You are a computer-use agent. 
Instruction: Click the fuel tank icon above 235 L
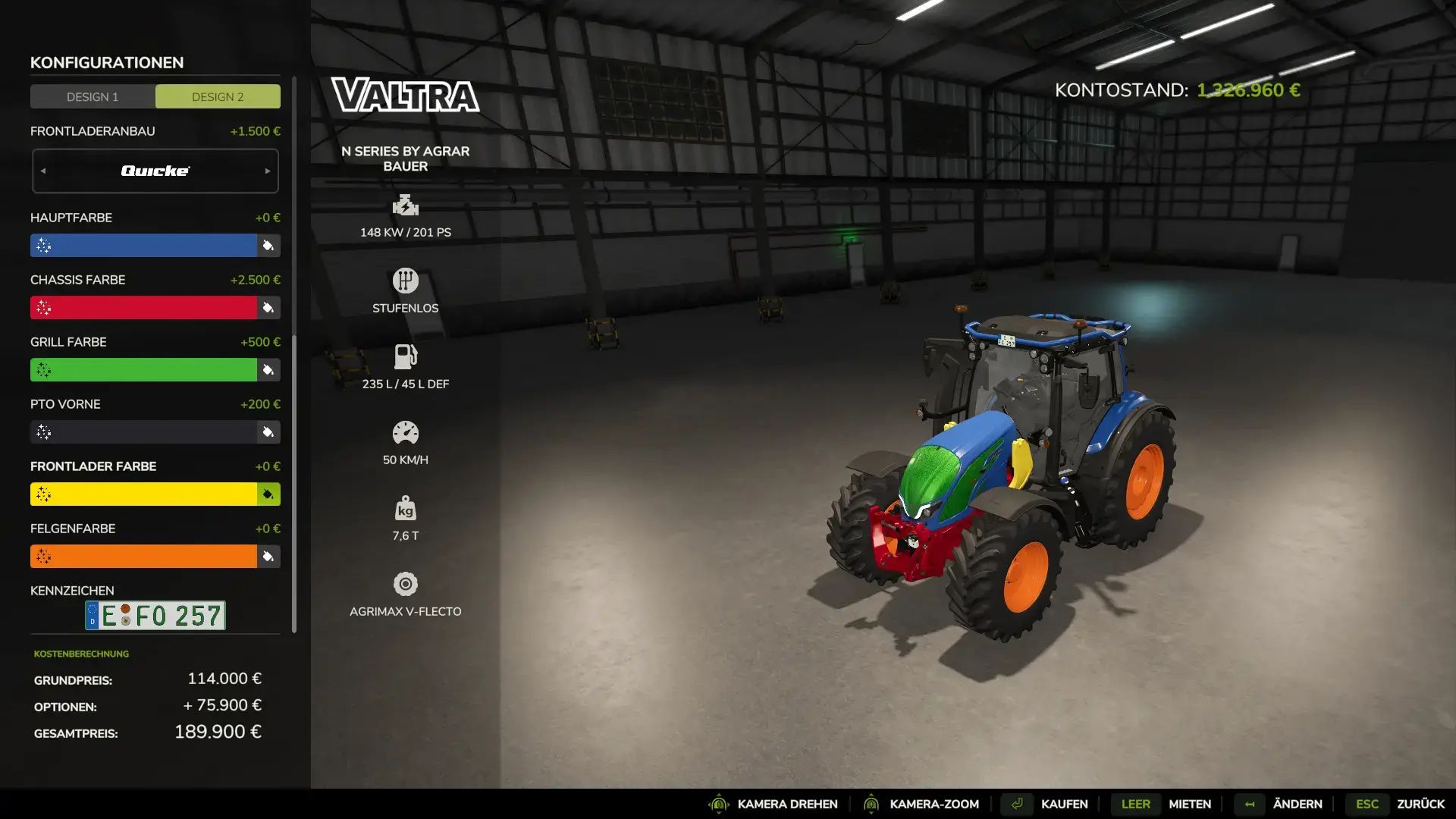pyautogui.click(x=407, y=356)
